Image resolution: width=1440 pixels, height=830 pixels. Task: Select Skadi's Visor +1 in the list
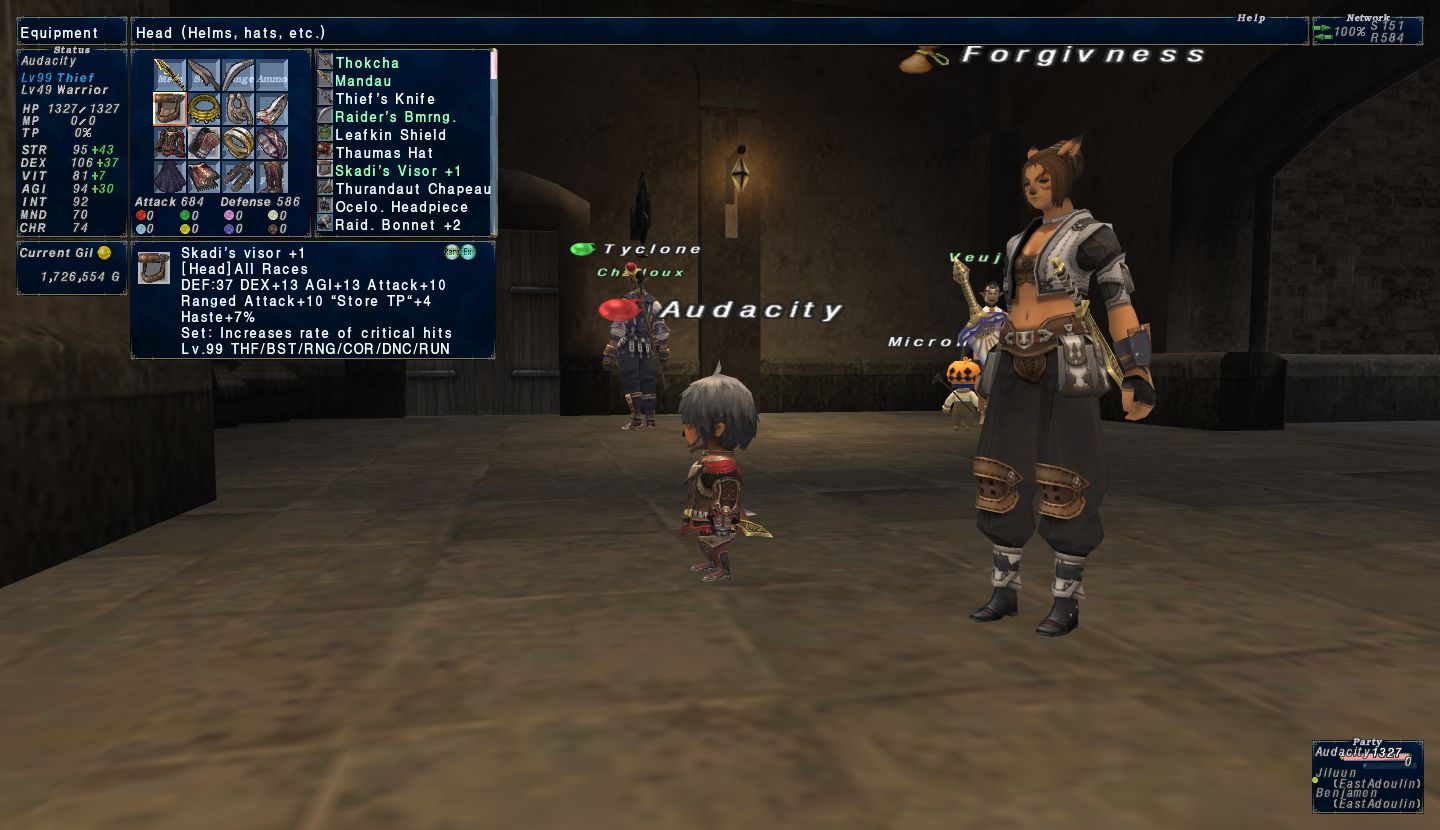398,171
